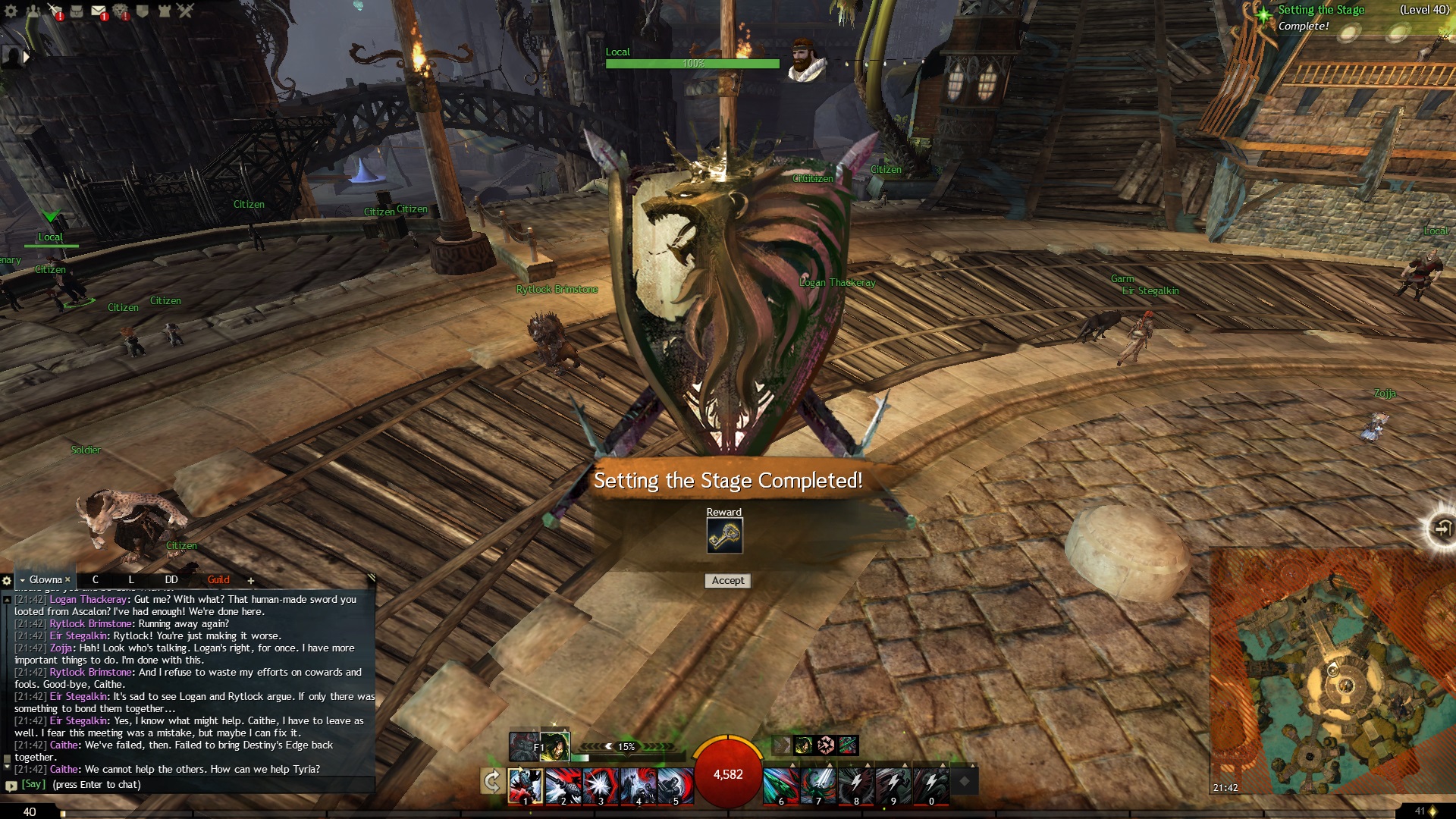Open the lion head trading post icon
Screen dimensions: 1456x819
(121, 11)
